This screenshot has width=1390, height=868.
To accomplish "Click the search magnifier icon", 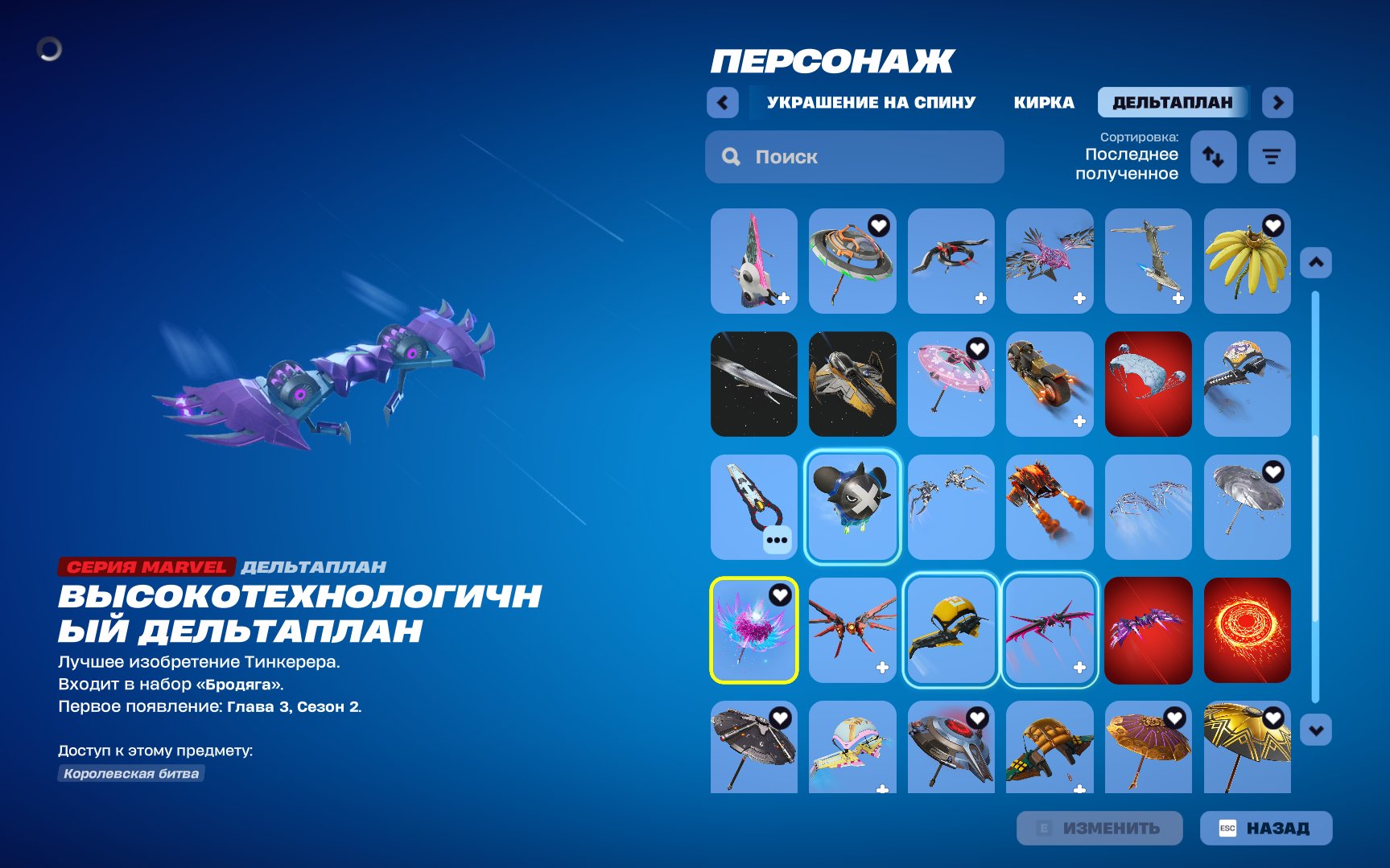I will [730, 157].
